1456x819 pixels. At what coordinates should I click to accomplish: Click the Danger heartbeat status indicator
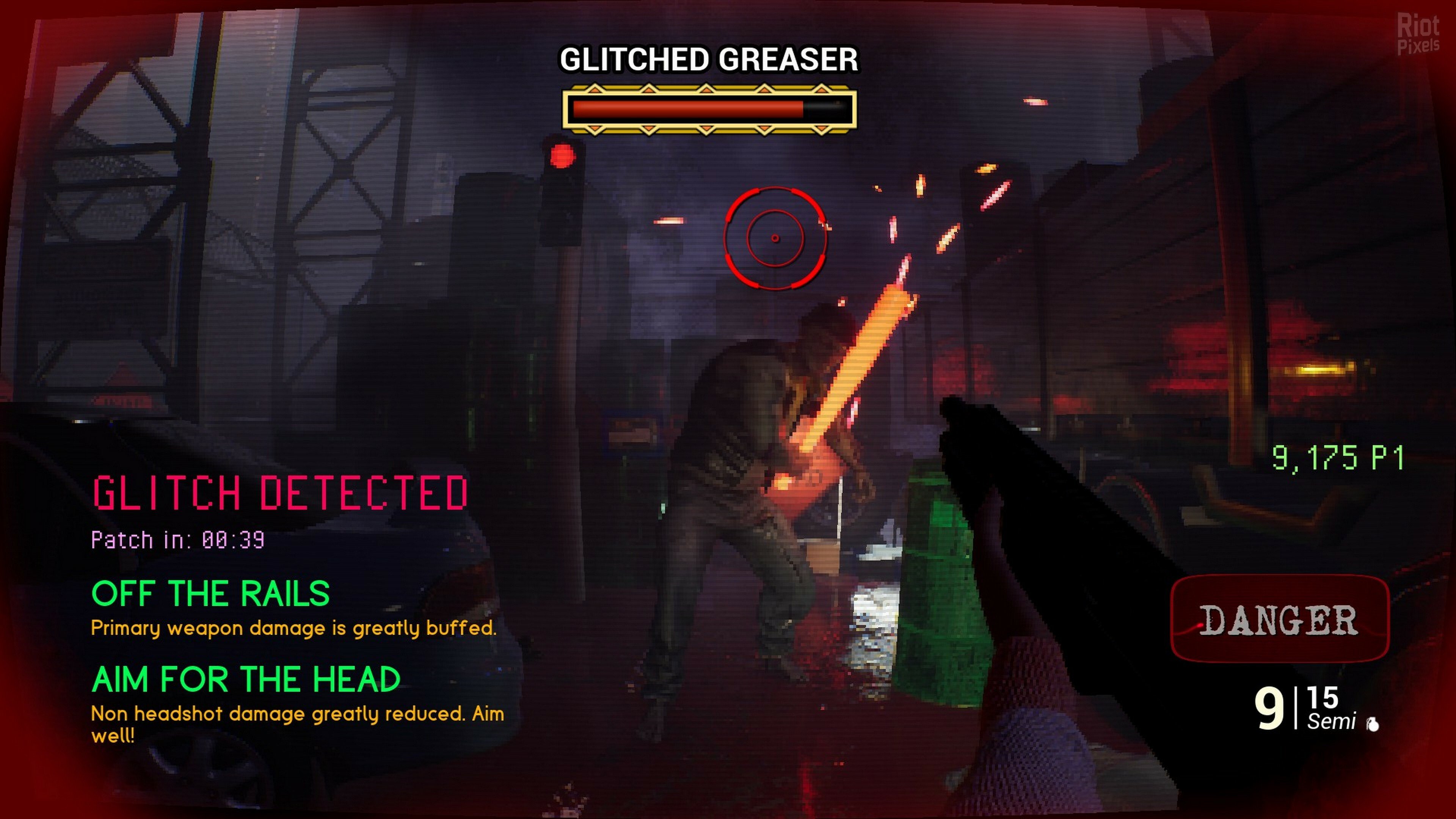(1279, 620)
